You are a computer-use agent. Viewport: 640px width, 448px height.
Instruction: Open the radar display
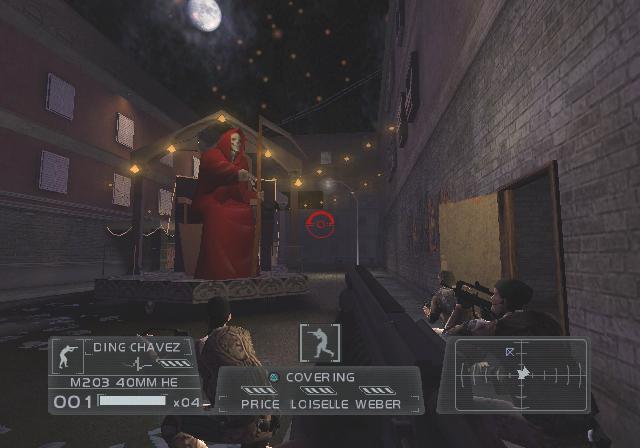click(x=520, y=375)
